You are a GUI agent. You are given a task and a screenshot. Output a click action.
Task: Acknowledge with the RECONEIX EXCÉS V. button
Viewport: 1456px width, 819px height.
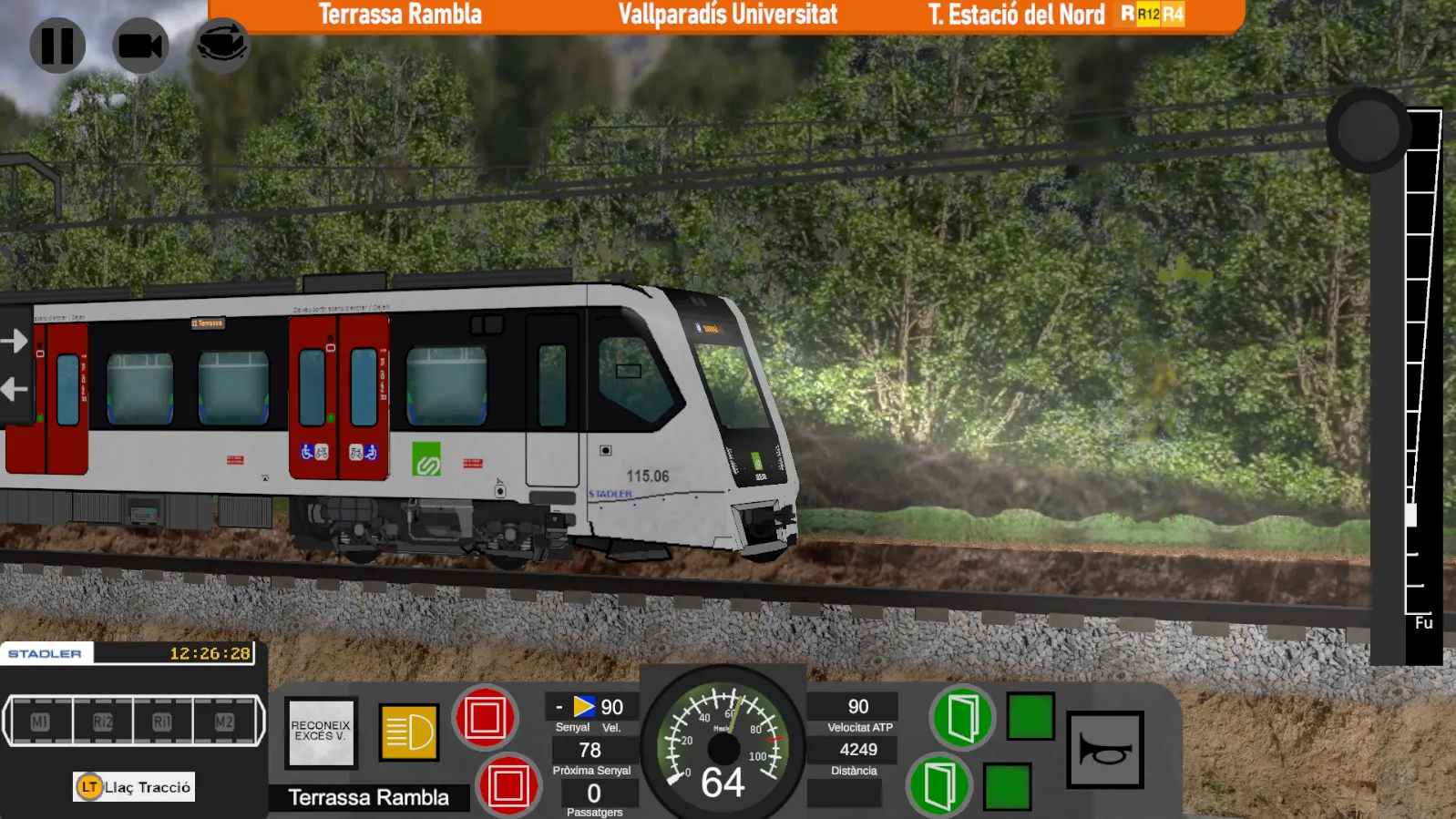click(321, 732)
